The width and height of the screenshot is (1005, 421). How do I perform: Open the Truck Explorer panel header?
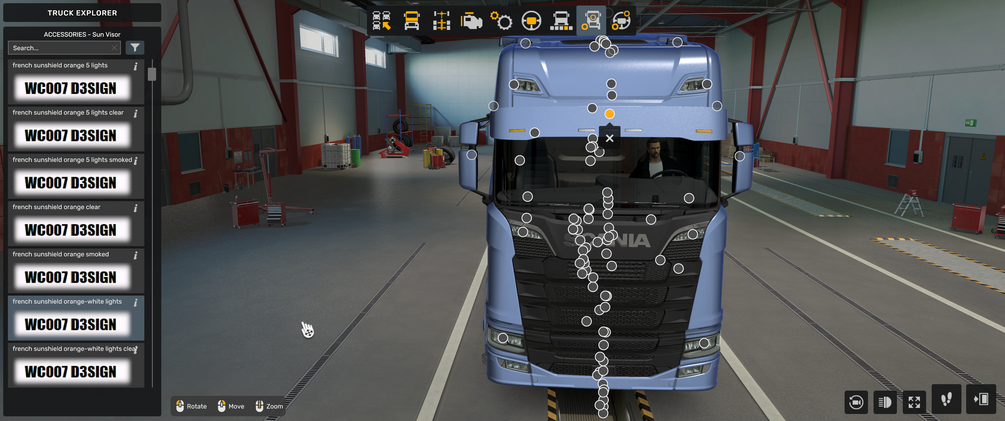(82, 13)
